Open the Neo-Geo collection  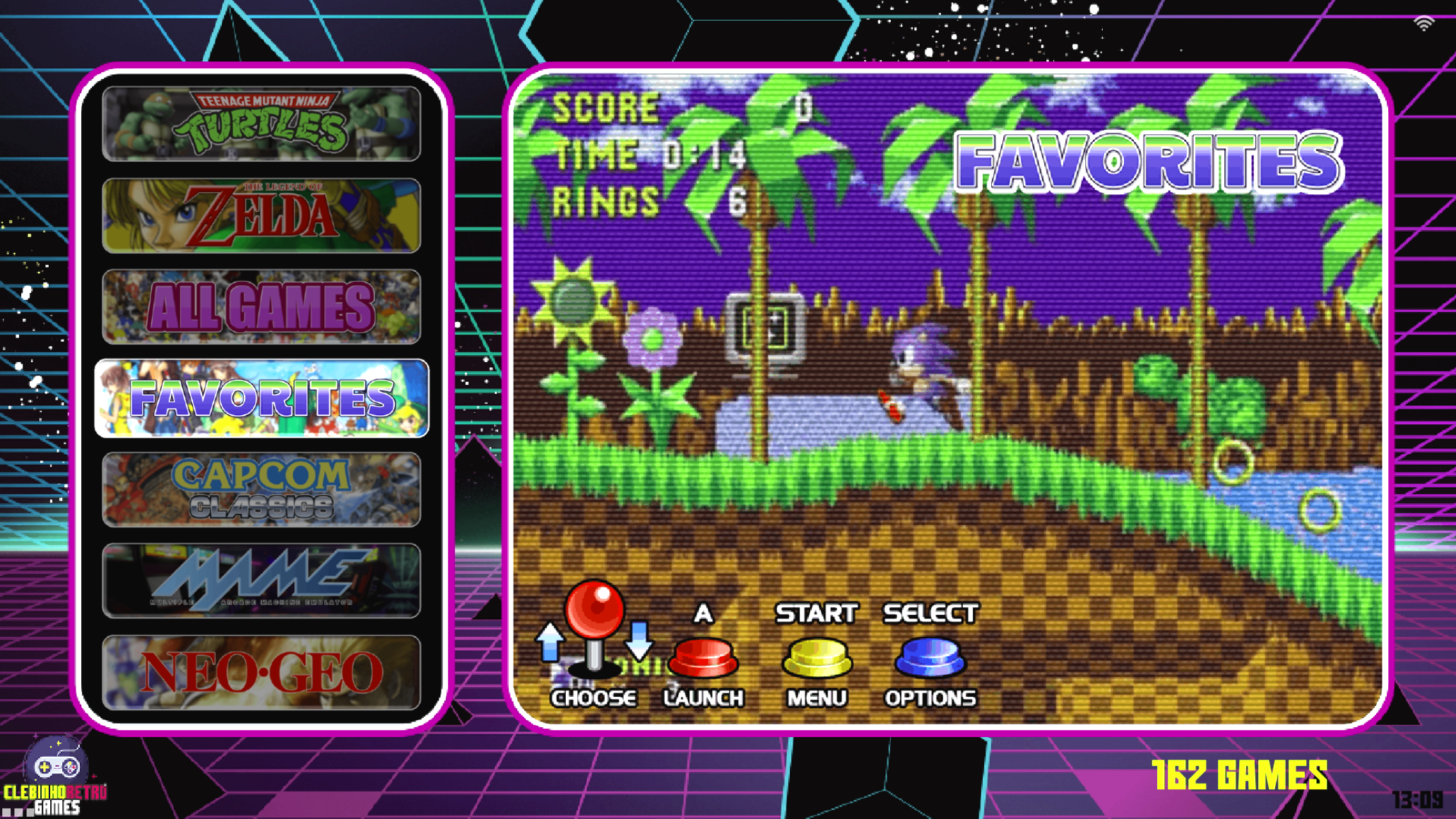tap(261, 671)
